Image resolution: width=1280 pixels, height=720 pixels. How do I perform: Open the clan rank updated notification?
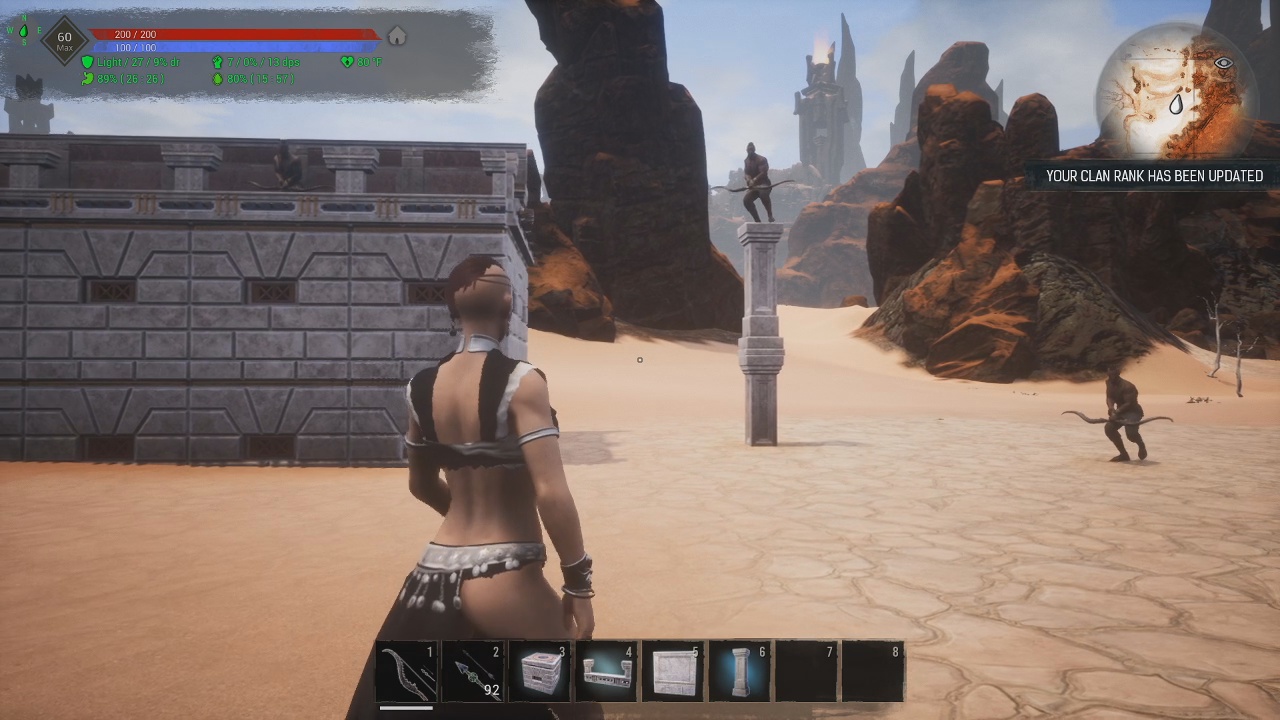[x=1154, y=176]
